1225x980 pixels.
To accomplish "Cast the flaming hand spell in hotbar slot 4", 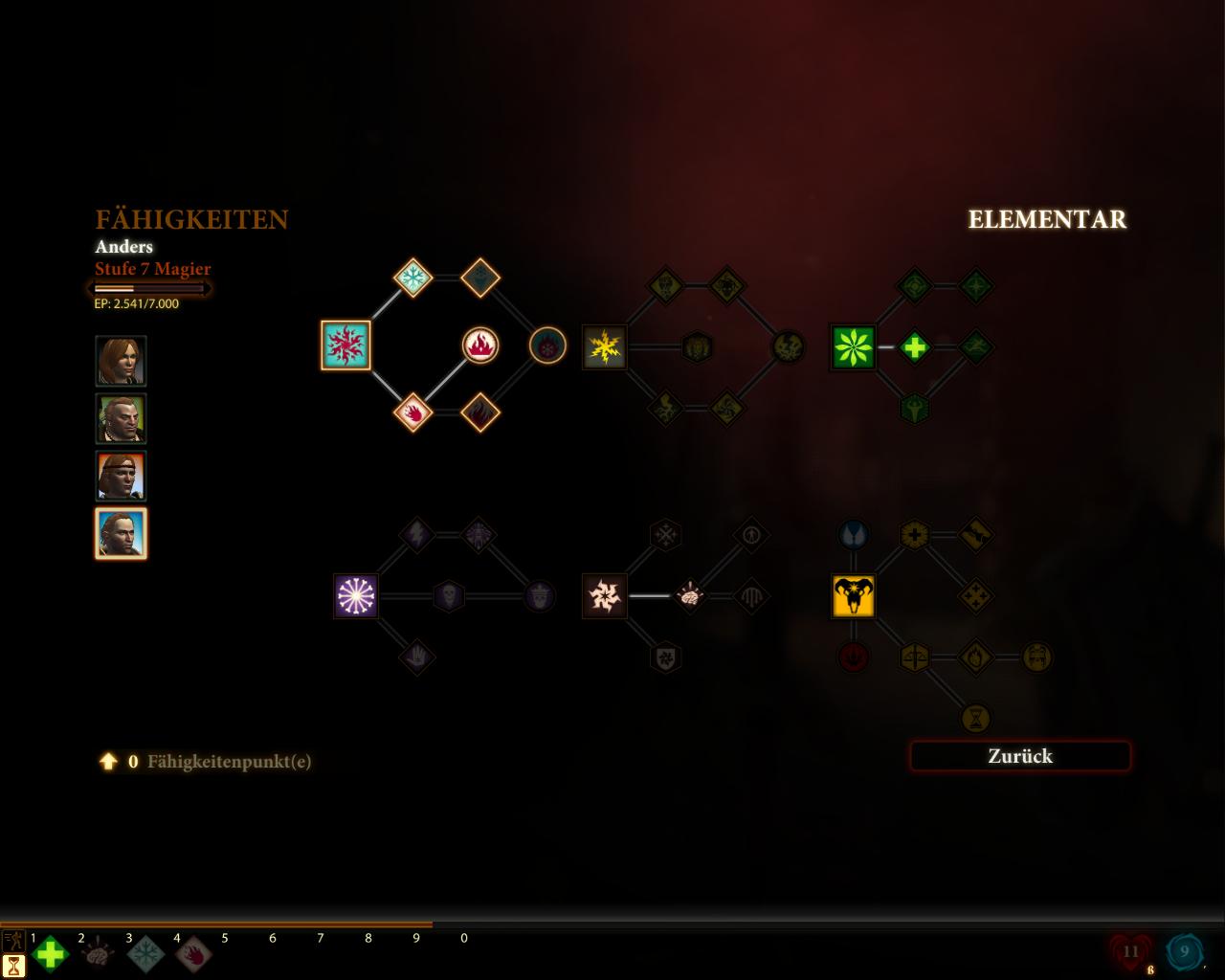I will 194,954.
